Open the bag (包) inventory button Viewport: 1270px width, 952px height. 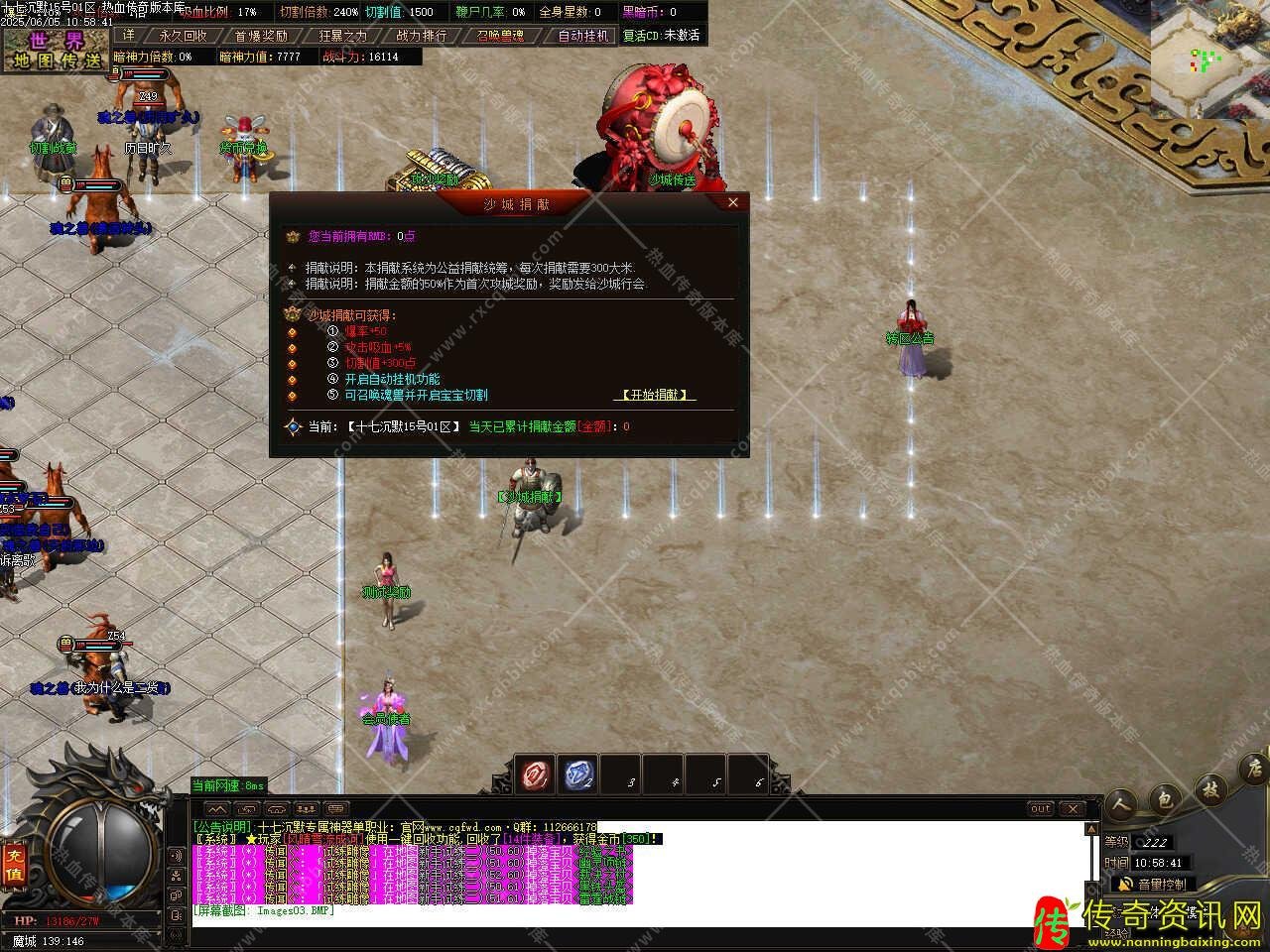[1166, 797]
